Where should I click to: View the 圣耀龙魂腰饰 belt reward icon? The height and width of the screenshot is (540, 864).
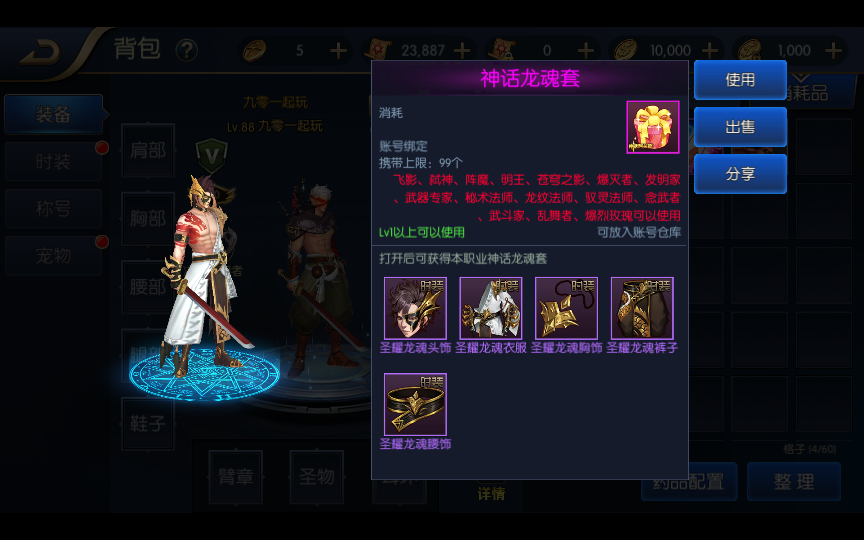[415, 404]
